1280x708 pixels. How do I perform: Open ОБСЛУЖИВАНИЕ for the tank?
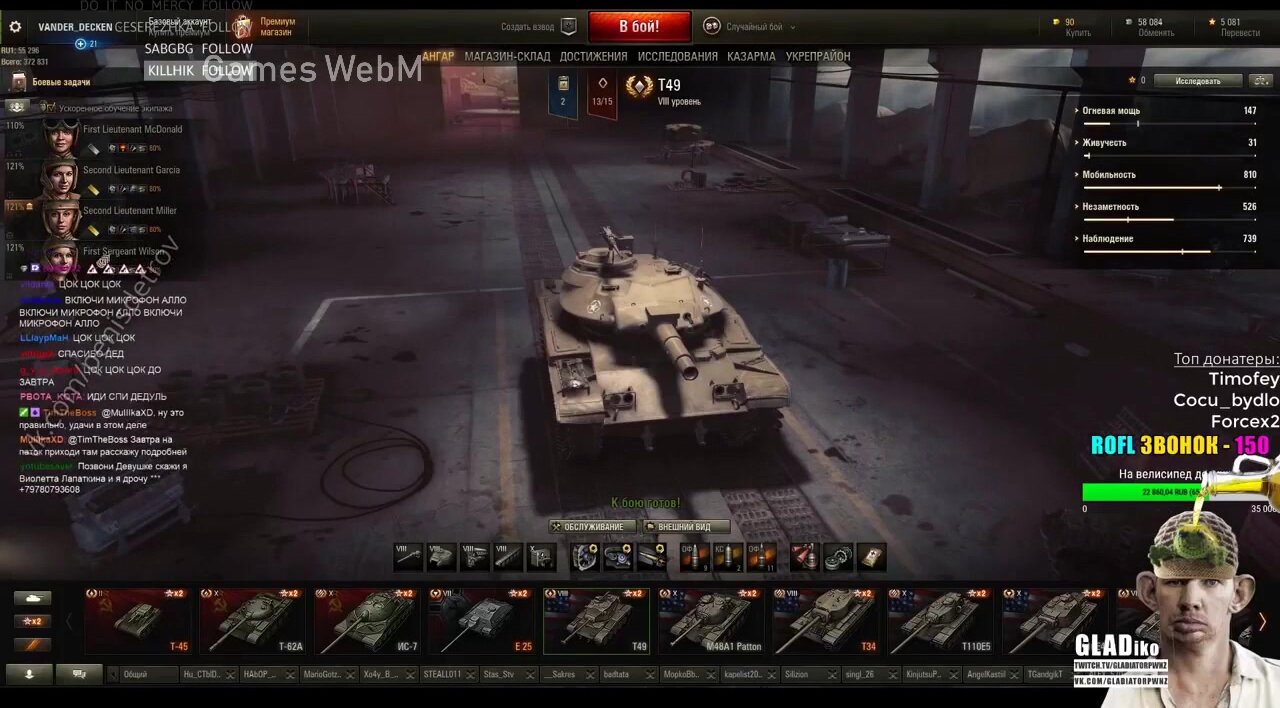point(593,527)
